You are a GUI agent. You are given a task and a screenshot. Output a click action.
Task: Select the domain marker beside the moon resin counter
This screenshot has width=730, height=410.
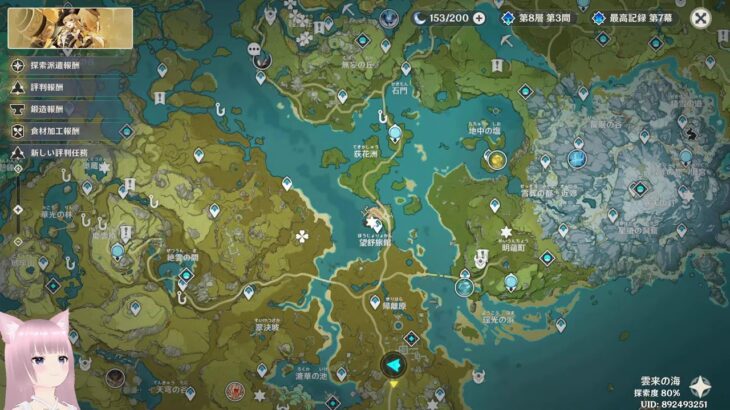389,18
